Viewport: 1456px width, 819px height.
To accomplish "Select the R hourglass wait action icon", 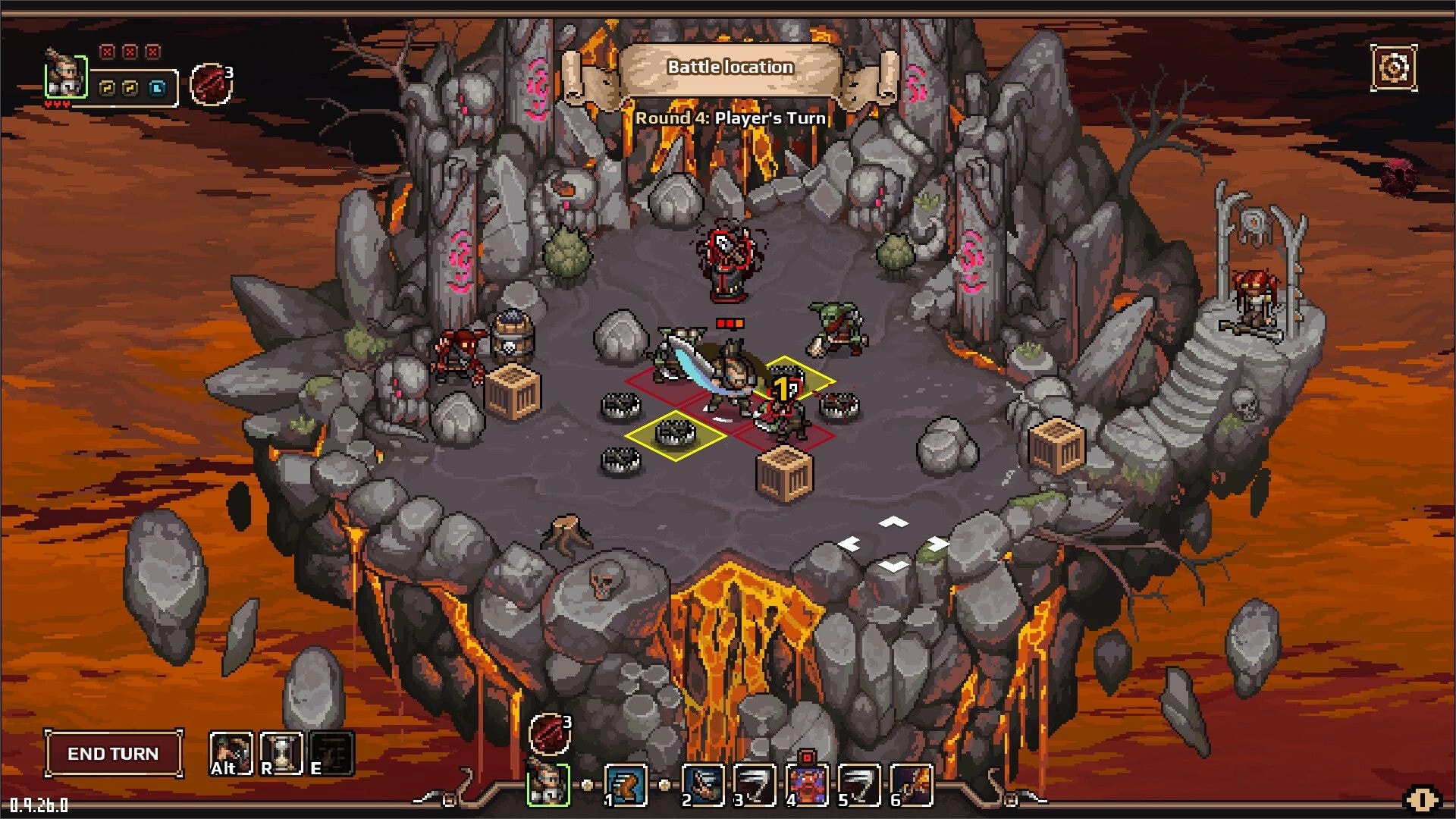I will 281,755.
